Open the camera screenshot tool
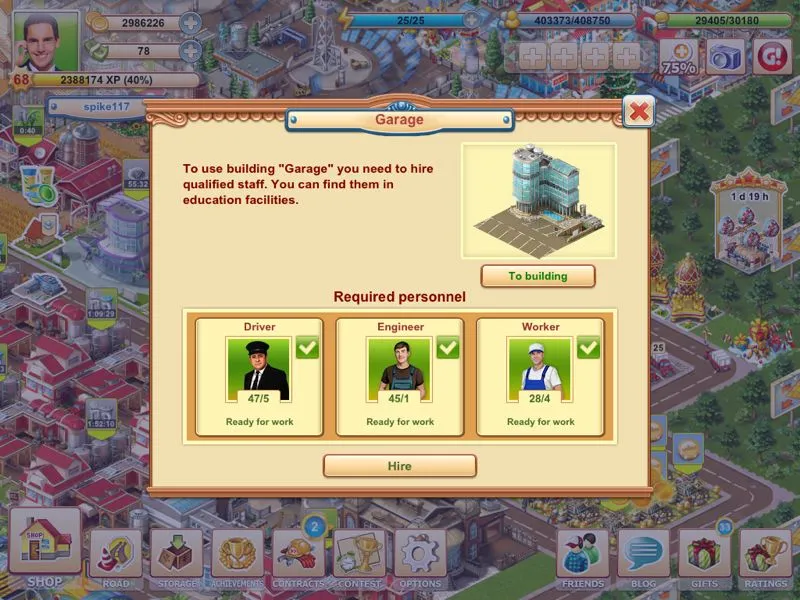 click(727, 57)
